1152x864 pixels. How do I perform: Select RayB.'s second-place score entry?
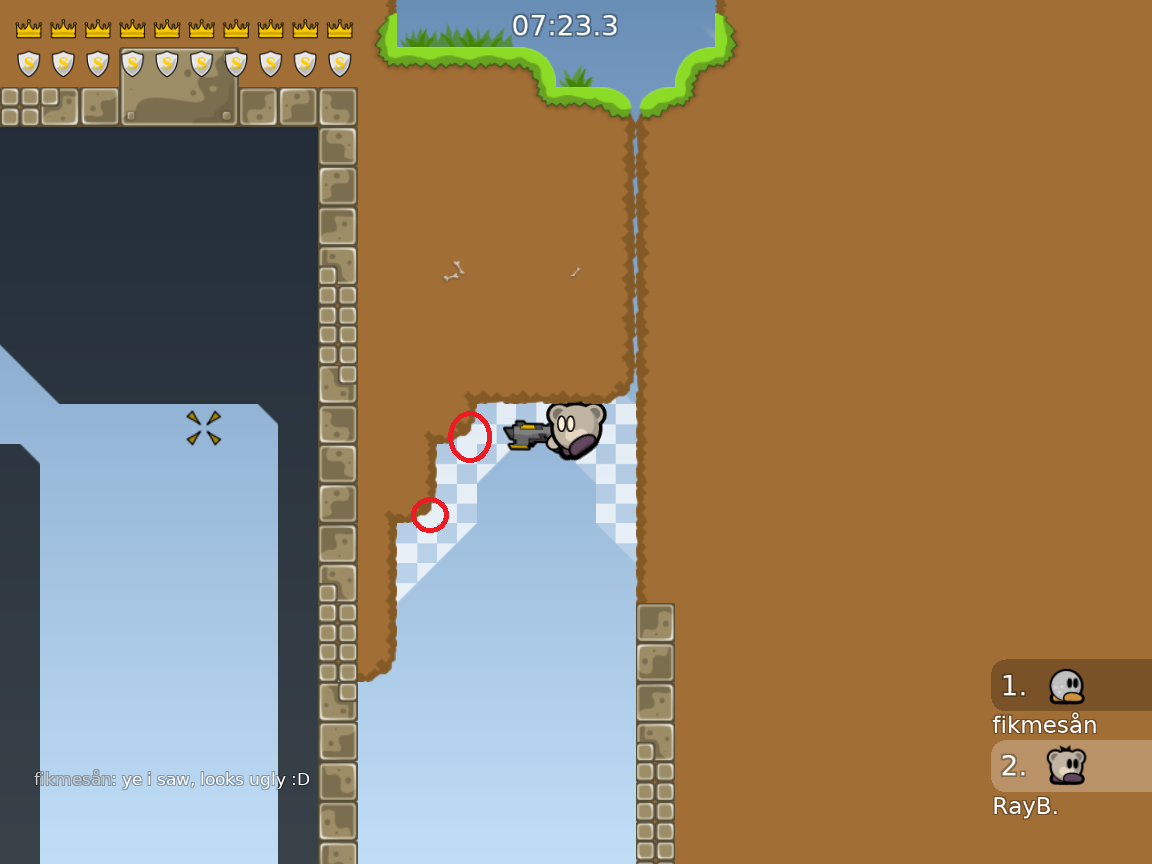click(1070, 766)
